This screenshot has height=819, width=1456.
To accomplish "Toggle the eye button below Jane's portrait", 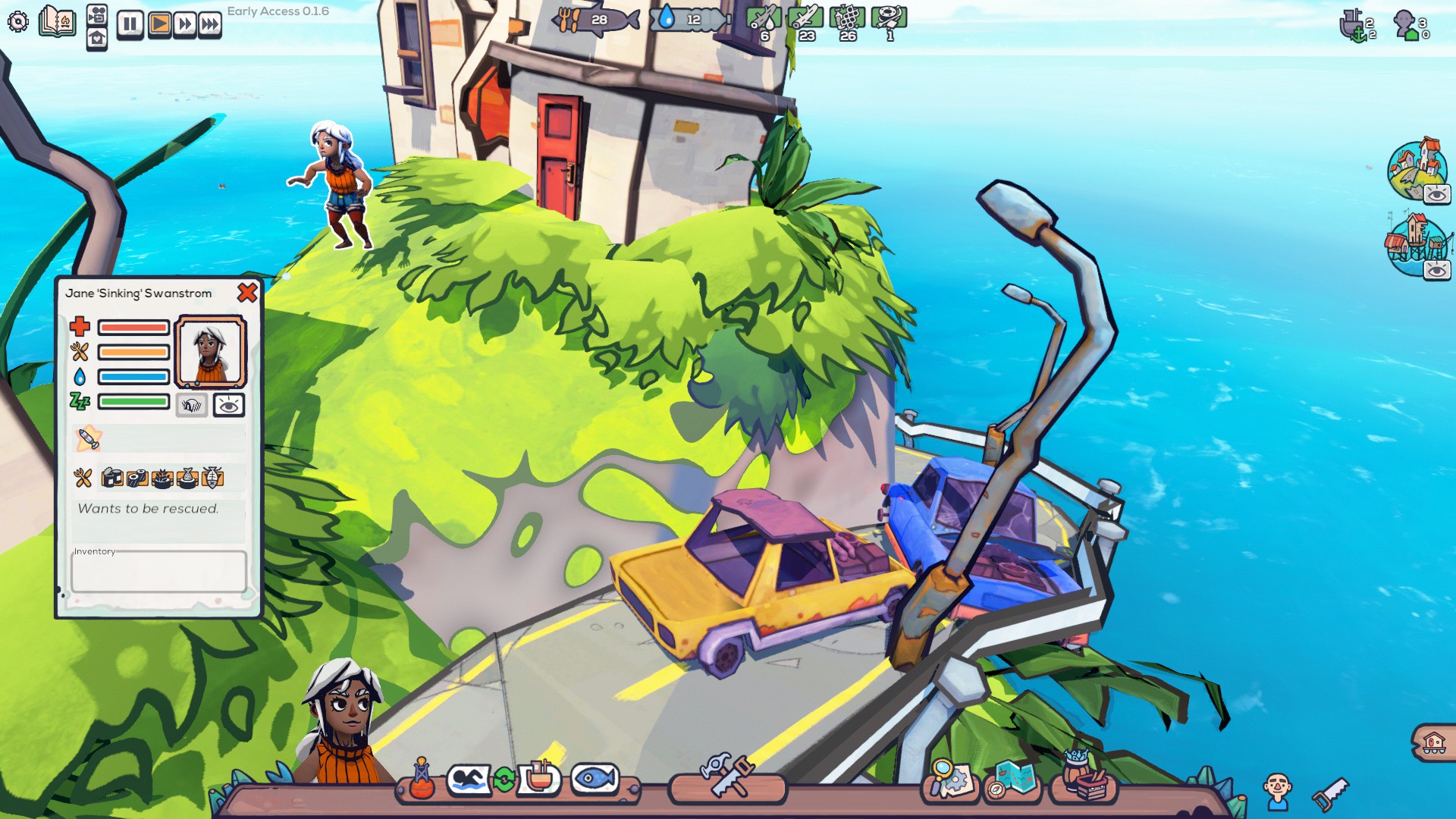I will [x=228, y=406].
